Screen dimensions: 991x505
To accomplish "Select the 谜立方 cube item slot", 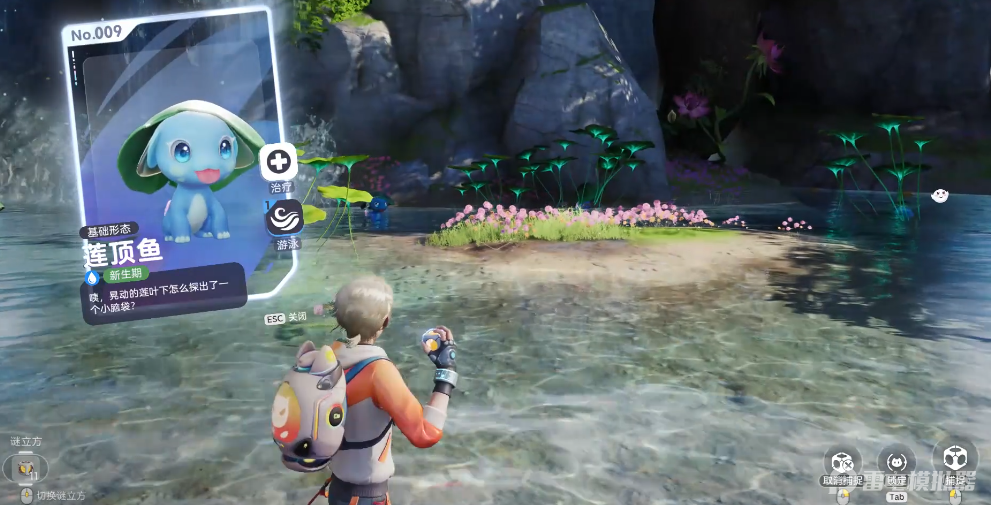I will [x=25, y=467].
